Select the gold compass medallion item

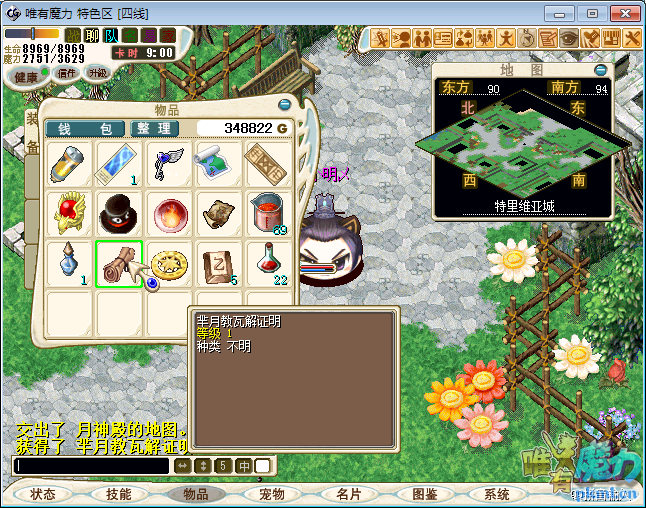click(x=169, y=262)
